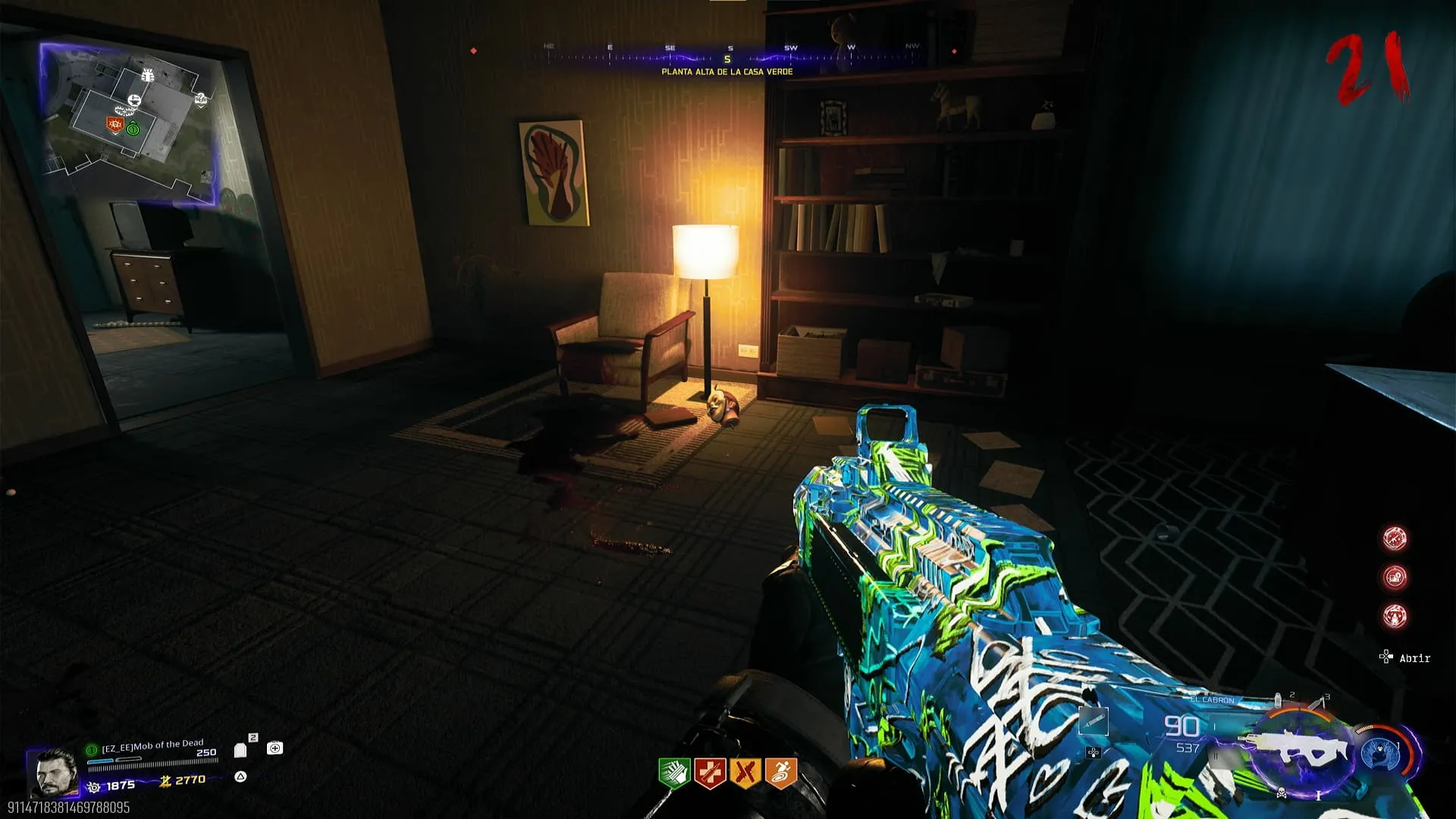Click the top red augment icon
Screen dimensions: 1456x819
tap(1395, 538)
